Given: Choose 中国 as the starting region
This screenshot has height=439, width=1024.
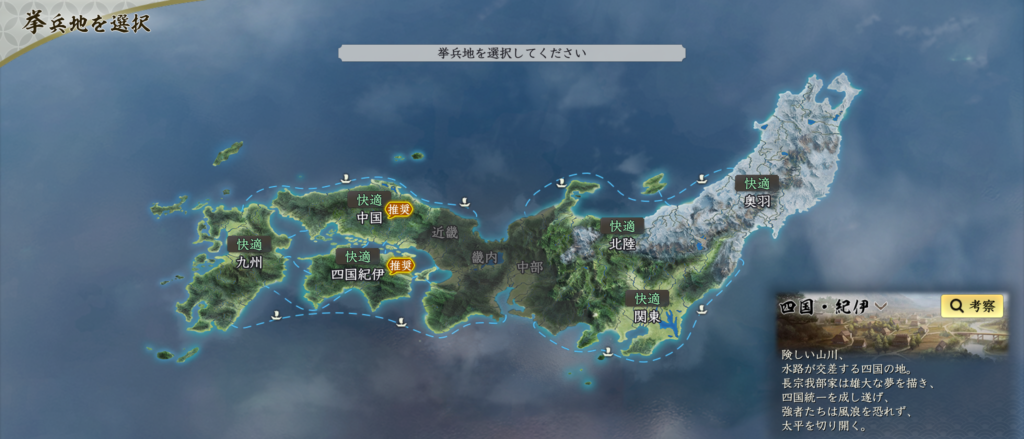Looking at the screenshot, I should (369, 217).
